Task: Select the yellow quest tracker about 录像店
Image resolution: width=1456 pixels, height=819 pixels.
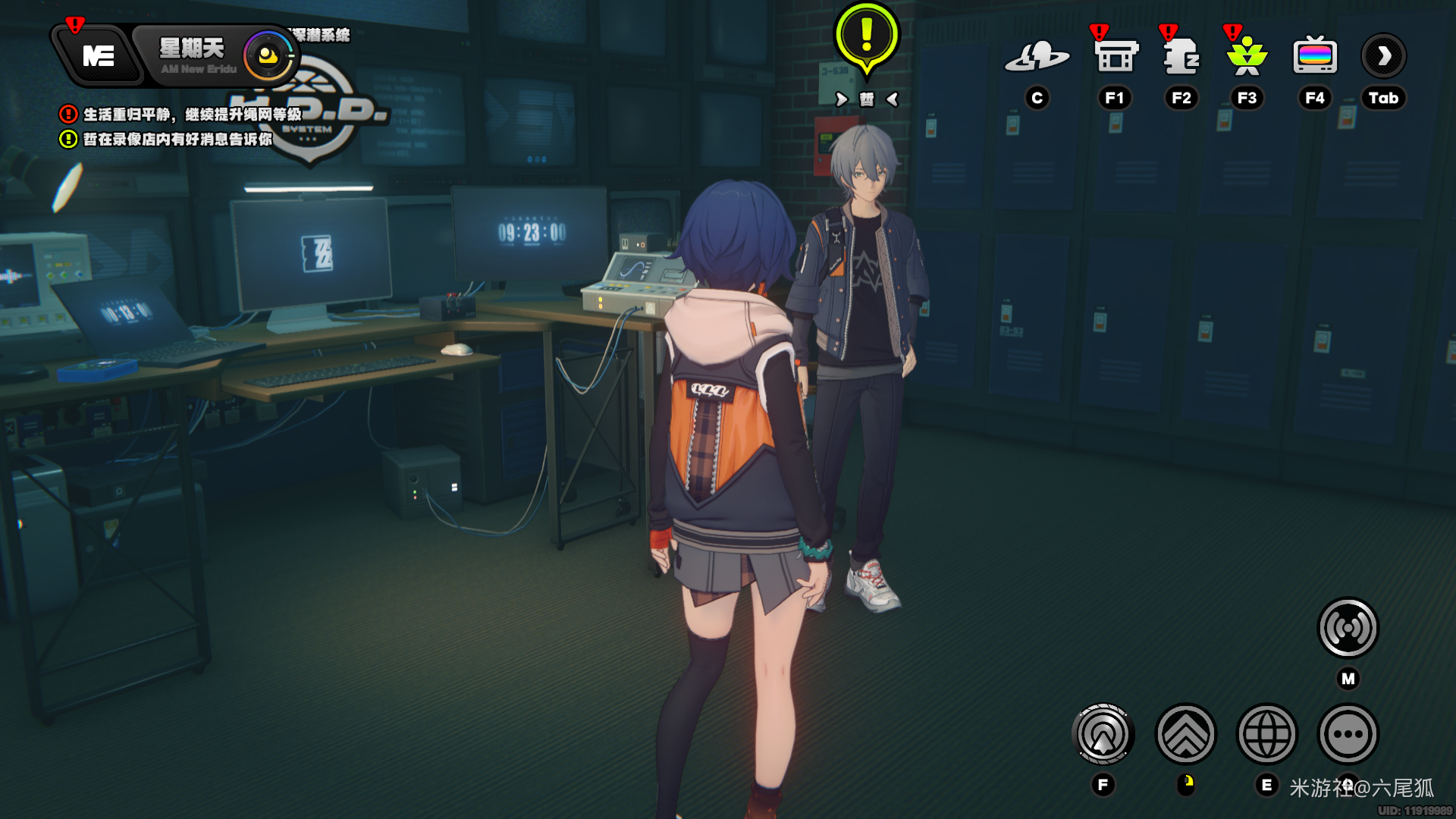Action: tap(167, 140)
